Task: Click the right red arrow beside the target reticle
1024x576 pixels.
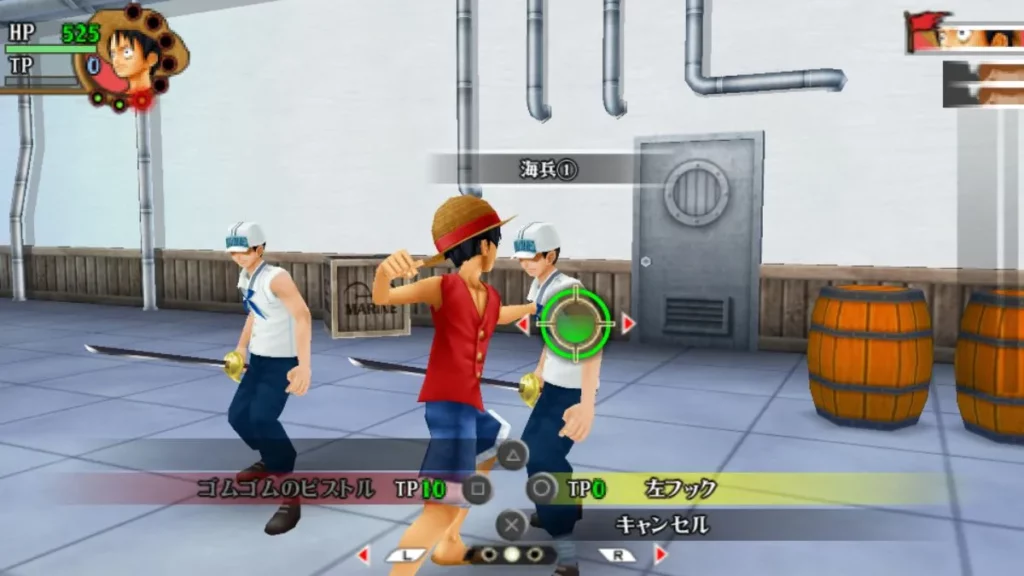Action: [628, 324]
